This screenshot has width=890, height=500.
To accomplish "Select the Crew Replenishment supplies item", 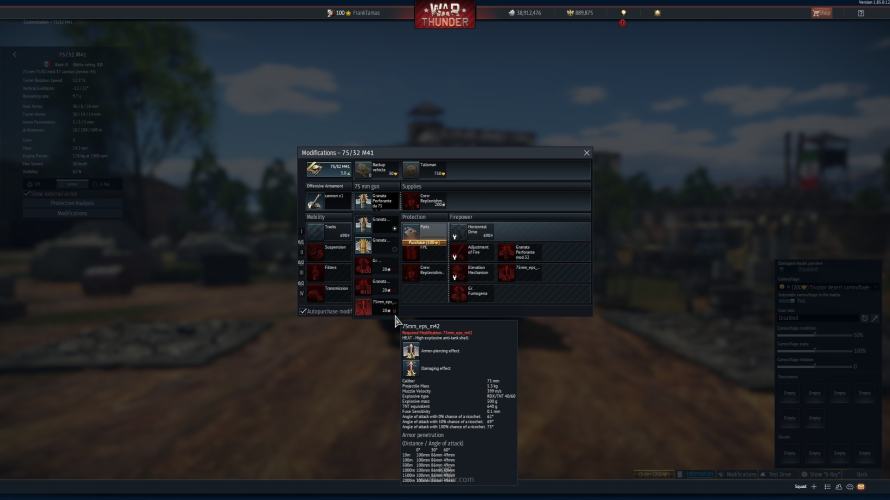I will point(424,200).
